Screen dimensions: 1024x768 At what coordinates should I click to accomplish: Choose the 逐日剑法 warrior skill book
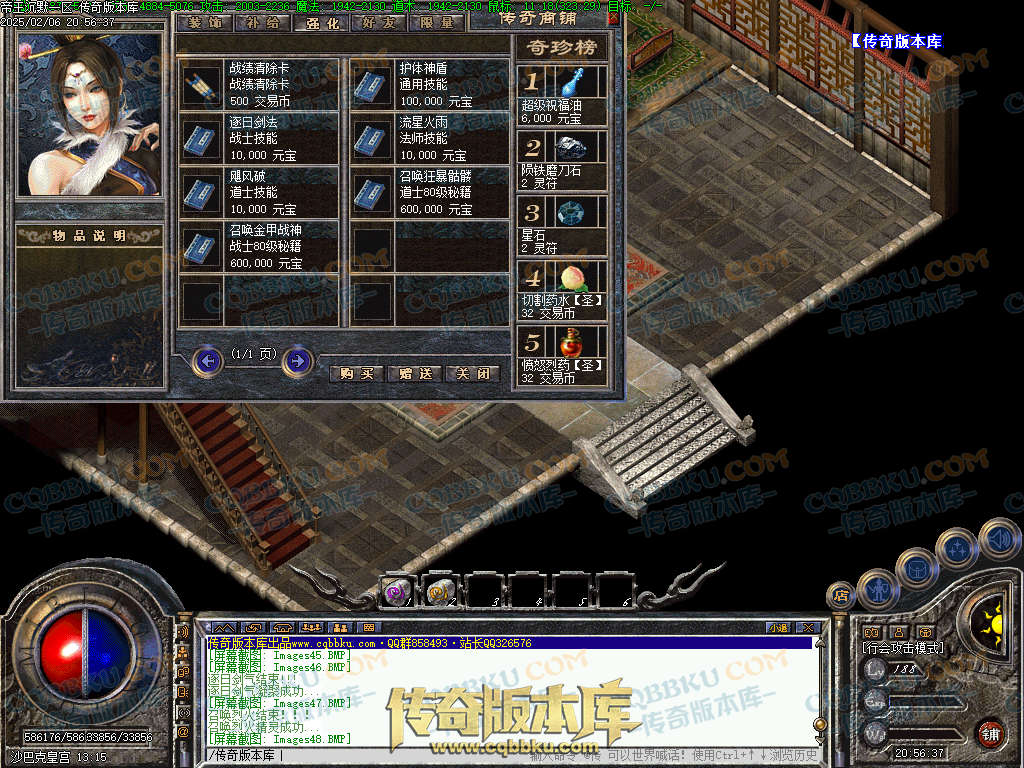click(202, 139)
